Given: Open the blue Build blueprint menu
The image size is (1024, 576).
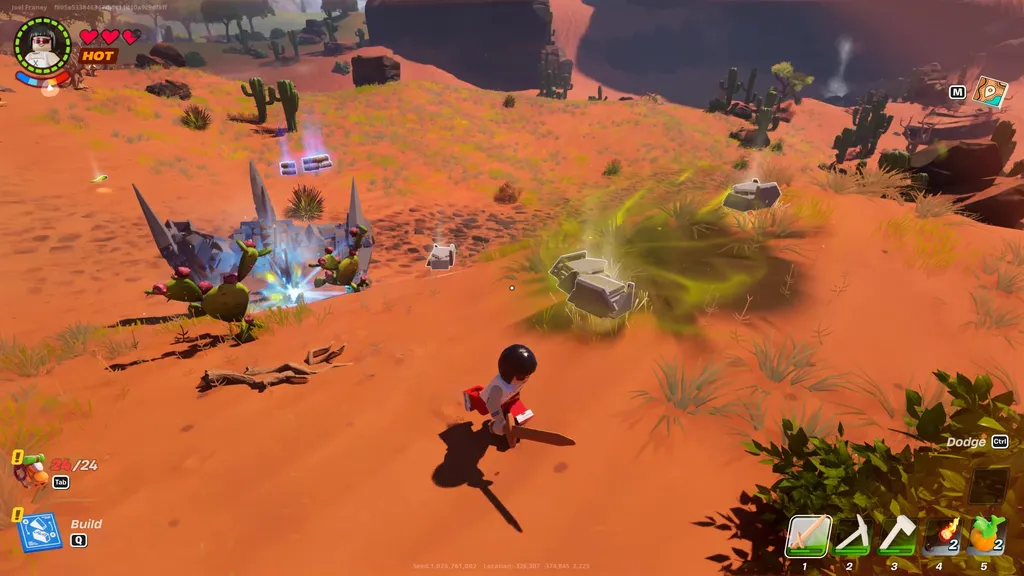Looking at the screenshot, I should pyautogui.click(x=40, y=531).
